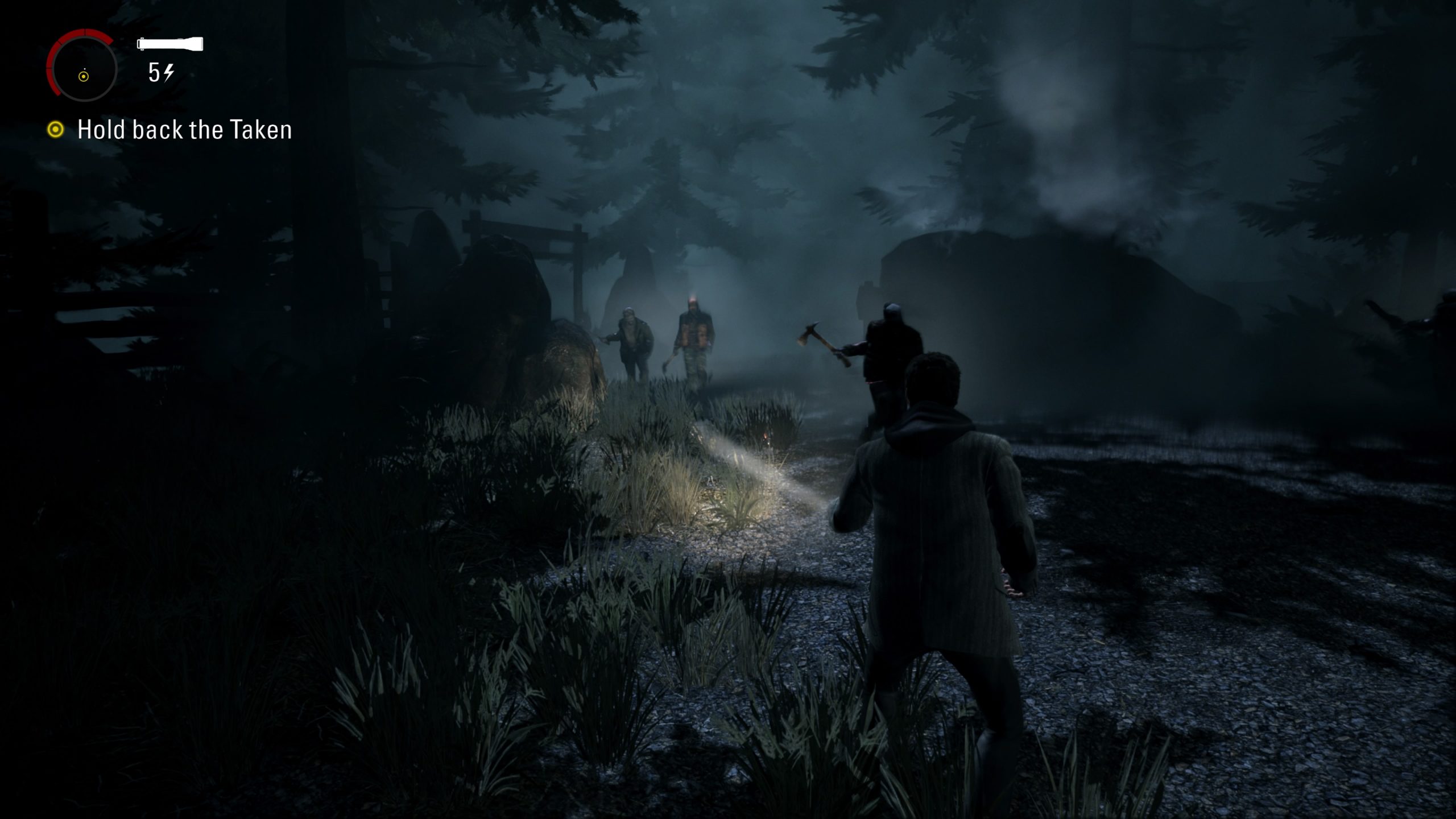
Task: Click the circular compass radar
Action: pos(83,67)
